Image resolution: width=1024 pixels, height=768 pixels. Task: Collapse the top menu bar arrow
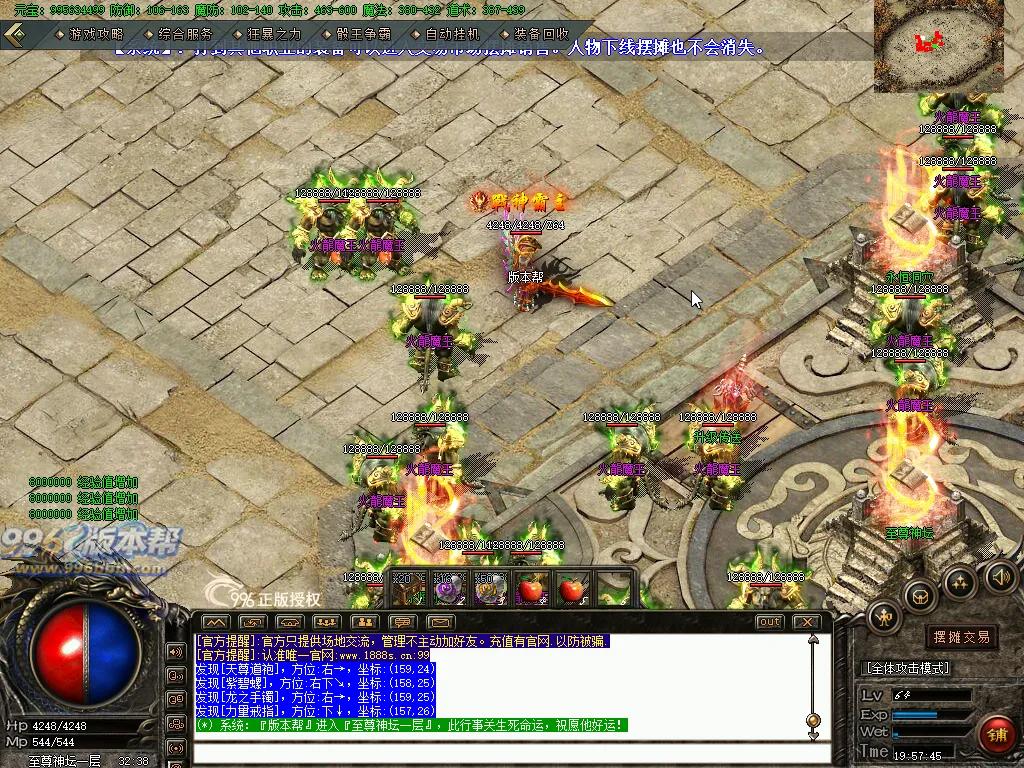15,34
